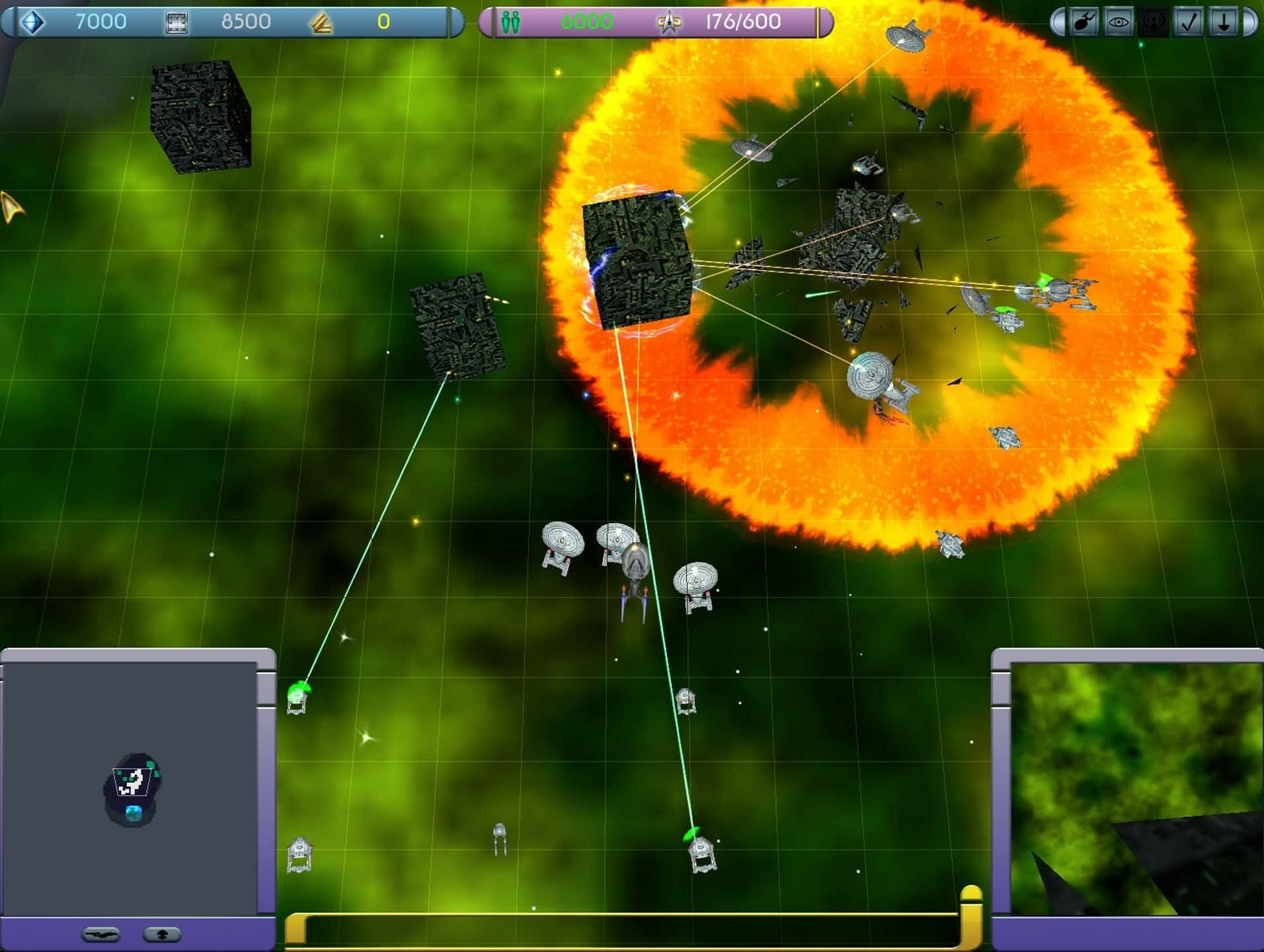
Task: Click the Starfleet officers insignia icon
Action: pyautogui.click(x=670, y=21)
